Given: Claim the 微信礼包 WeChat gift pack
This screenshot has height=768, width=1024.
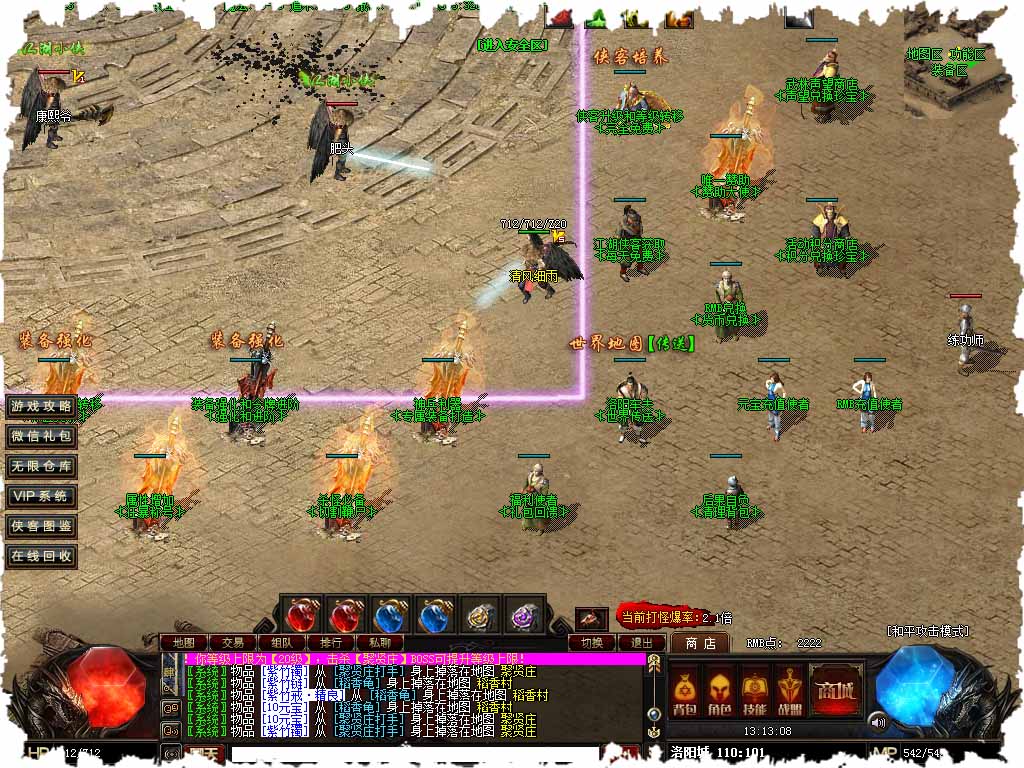Looking at the screenshot, I should coord(41,436).
